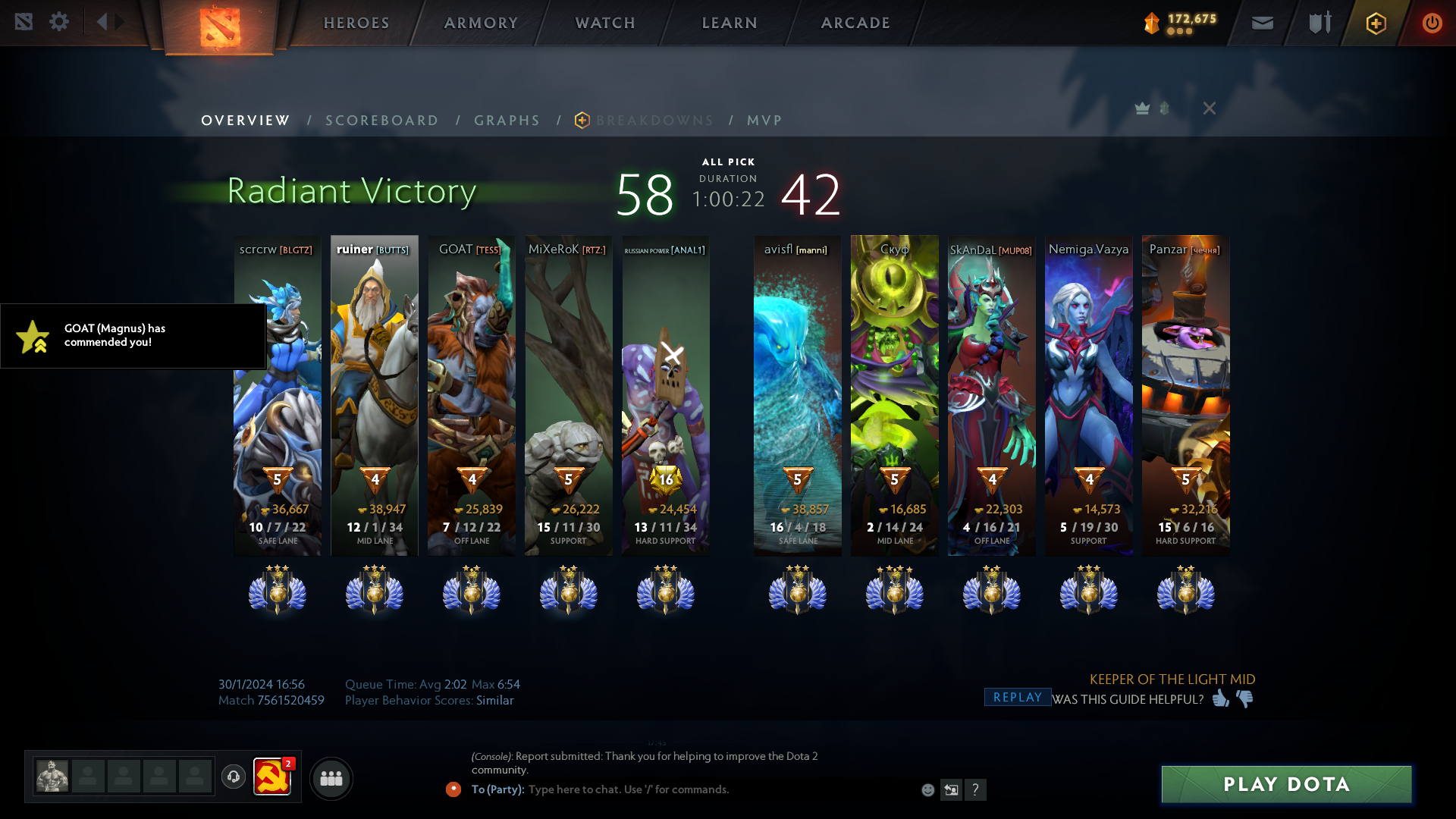Rate the guide with thumbs up
Image resolution: width=1456 pixels, height=819 pixels.
tap(1220, 698)
